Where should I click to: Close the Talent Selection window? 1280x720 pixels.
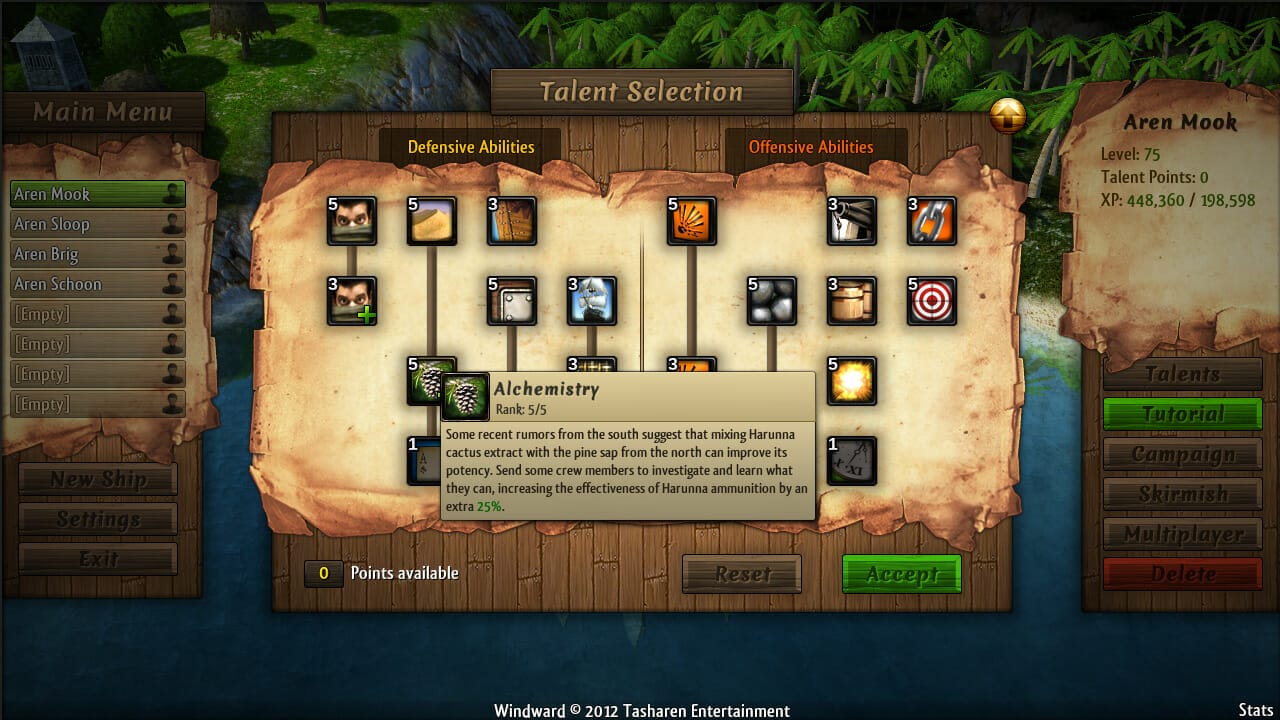[1007, 117]
